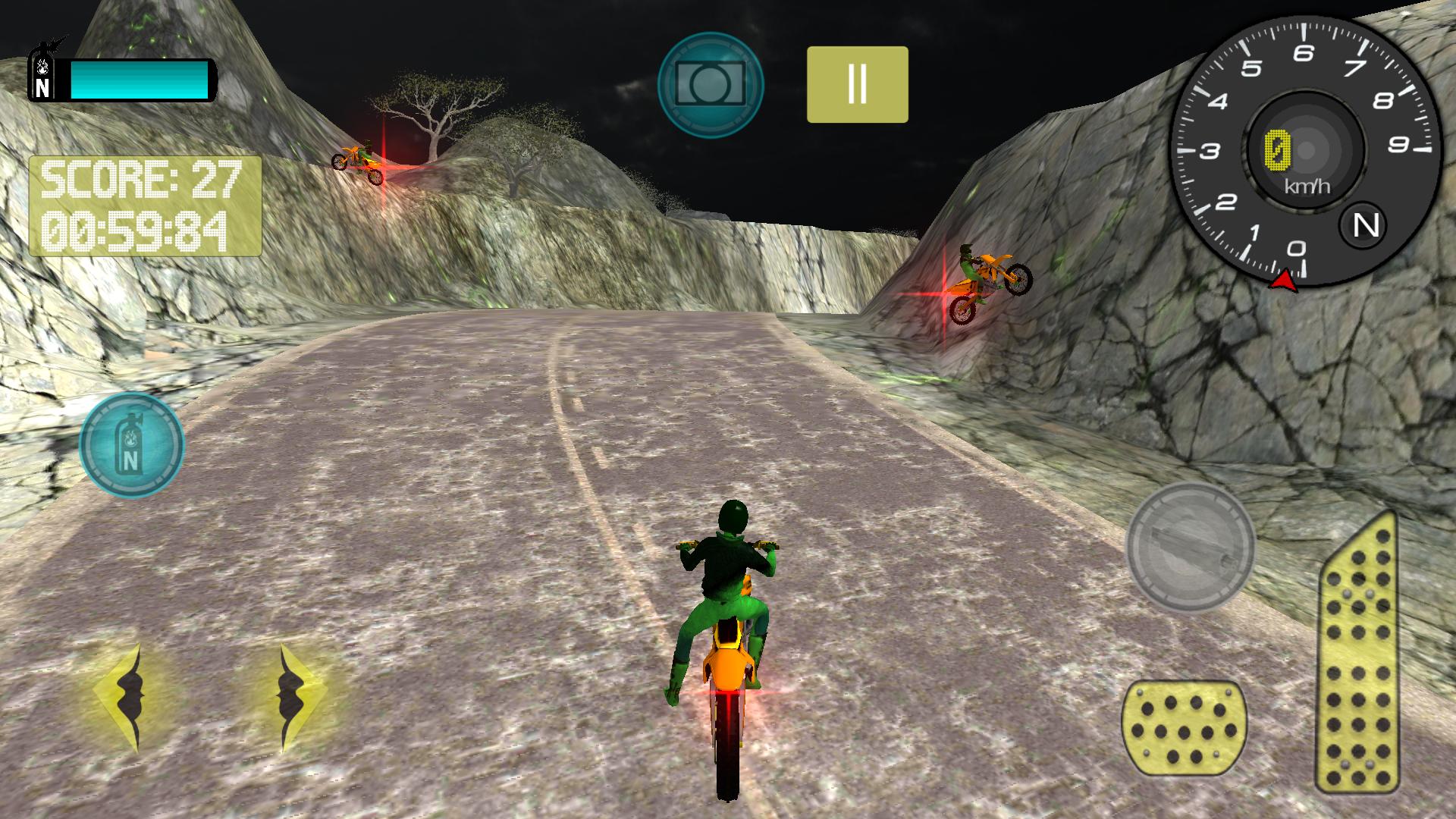Open the pause menu
The width and height of the screenshot is (1456, 819).
click(857, 83)
